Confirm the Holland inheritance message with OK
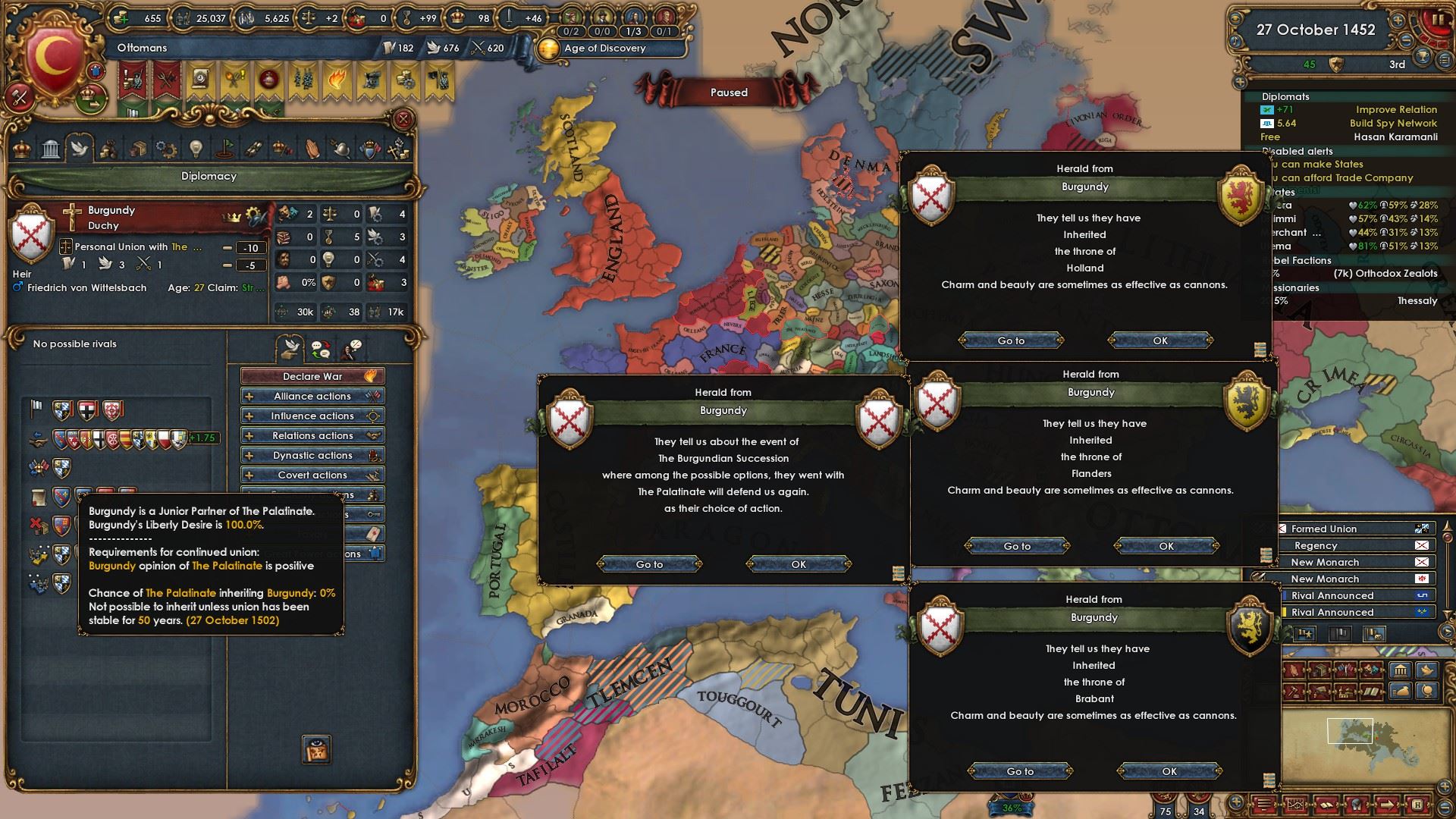 (1159, 340)
